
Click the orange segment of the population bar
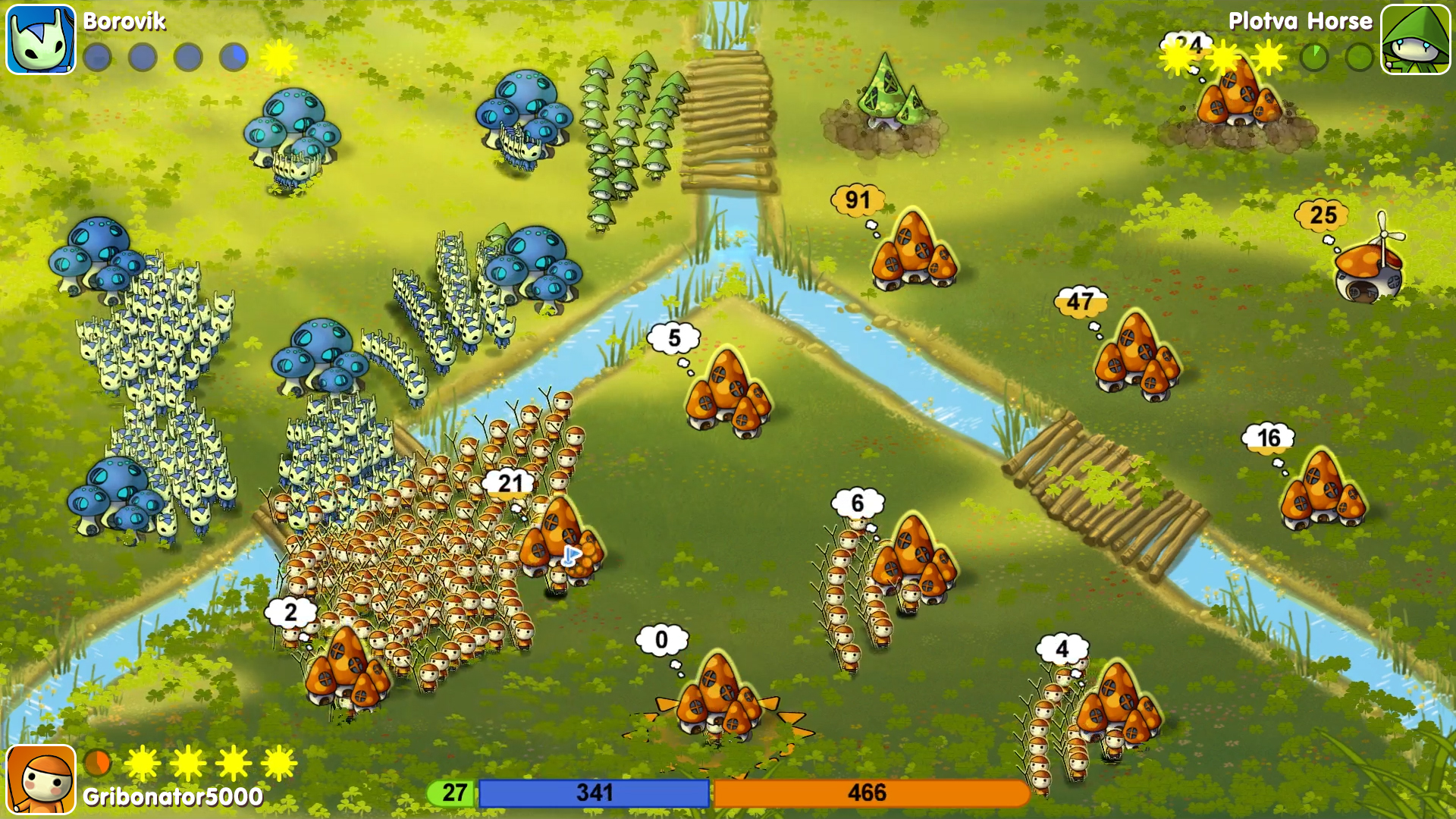(x=872, y=792)
